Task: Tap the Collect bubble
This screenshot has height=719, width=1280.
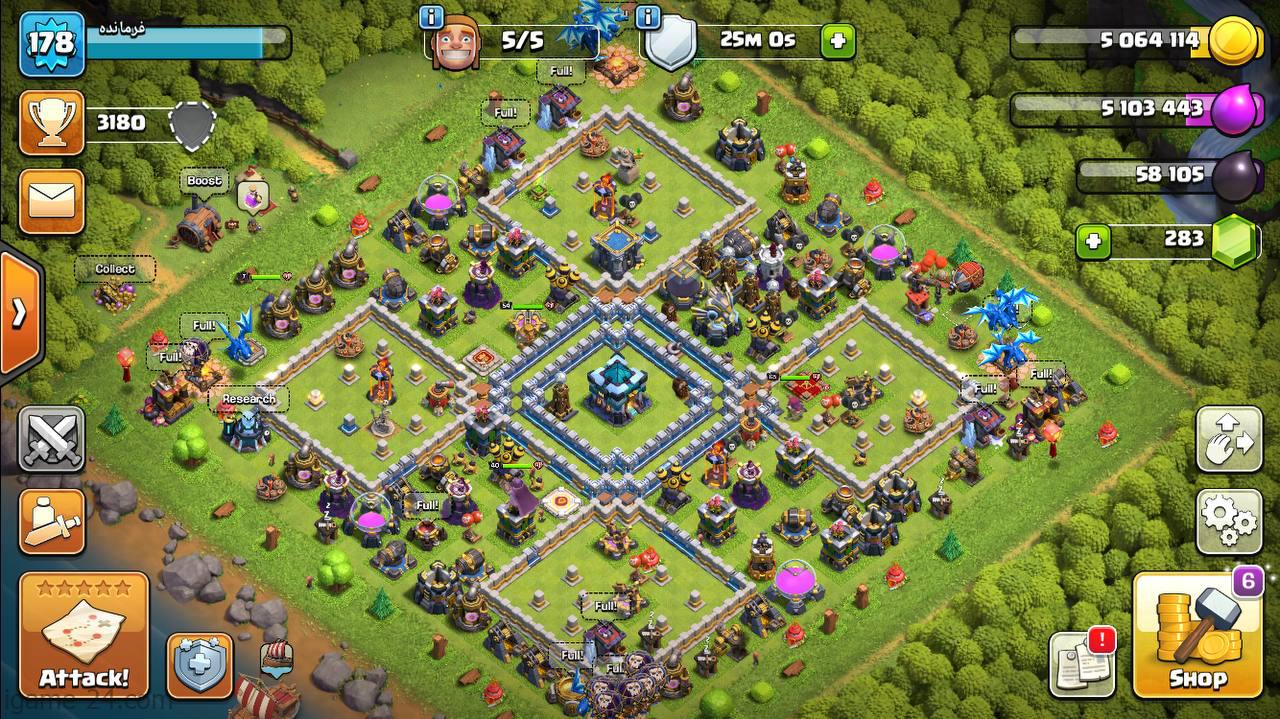Action: (115, 269)
